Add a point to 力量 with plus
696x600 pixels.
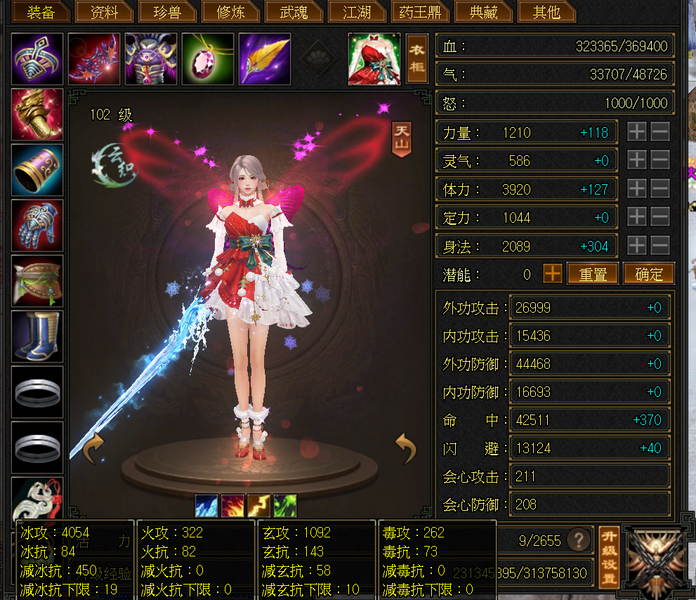pyautogui.click(x=637, y=132)
